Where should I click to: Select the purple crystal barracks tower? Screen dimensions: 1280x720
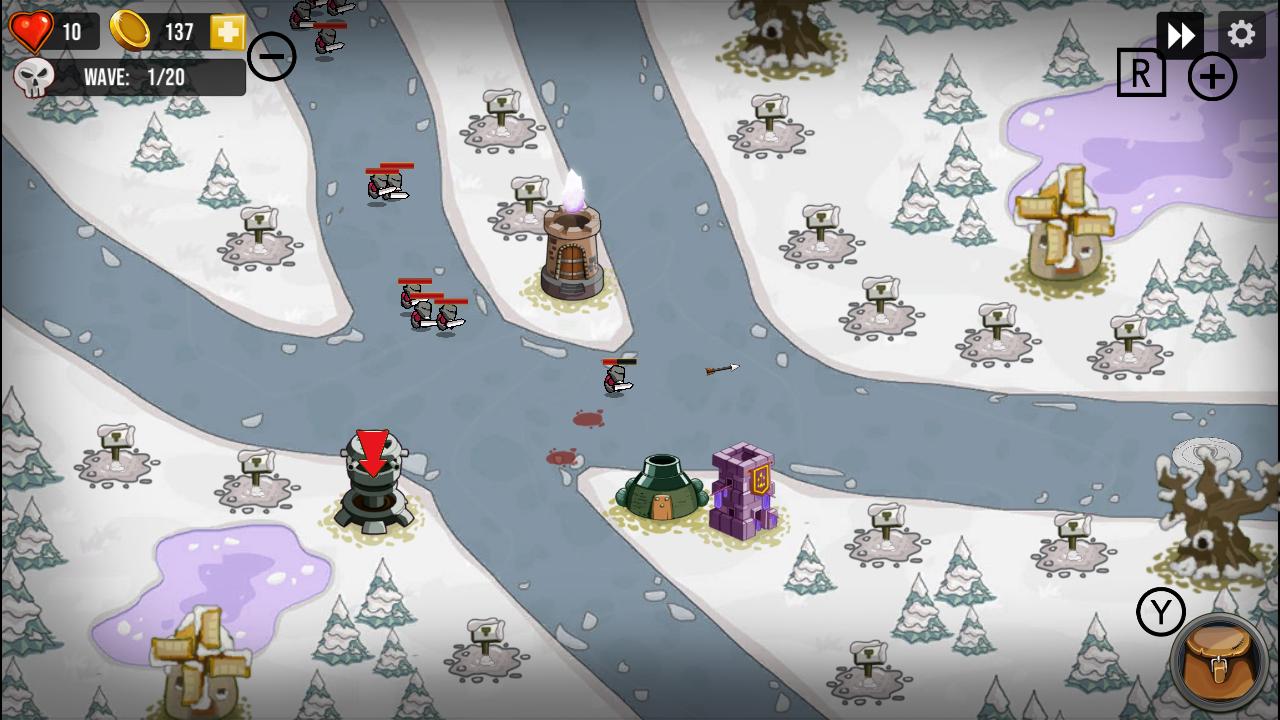(740, 490)
